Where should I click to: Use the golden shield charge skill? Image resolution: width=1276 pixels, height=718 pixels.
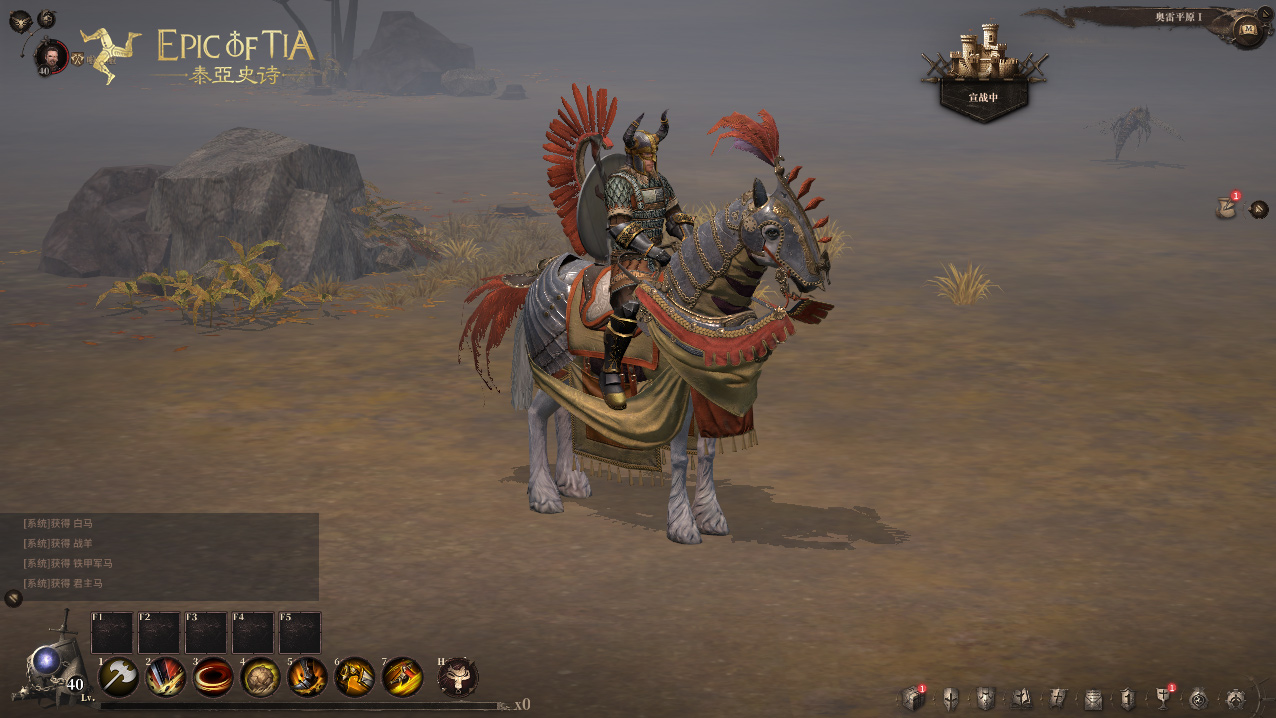click(354, 677)
